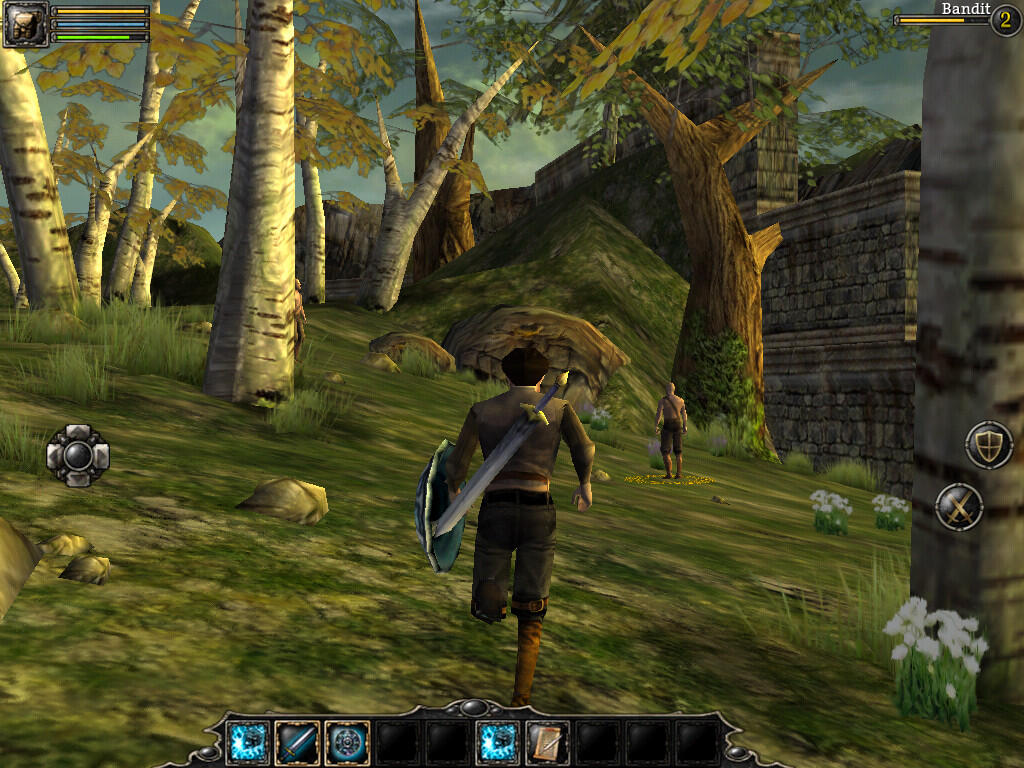Viewport: 1024px width, 768px height.
Task: Click the virtual movement D-pad
Action: pos(78,455)
